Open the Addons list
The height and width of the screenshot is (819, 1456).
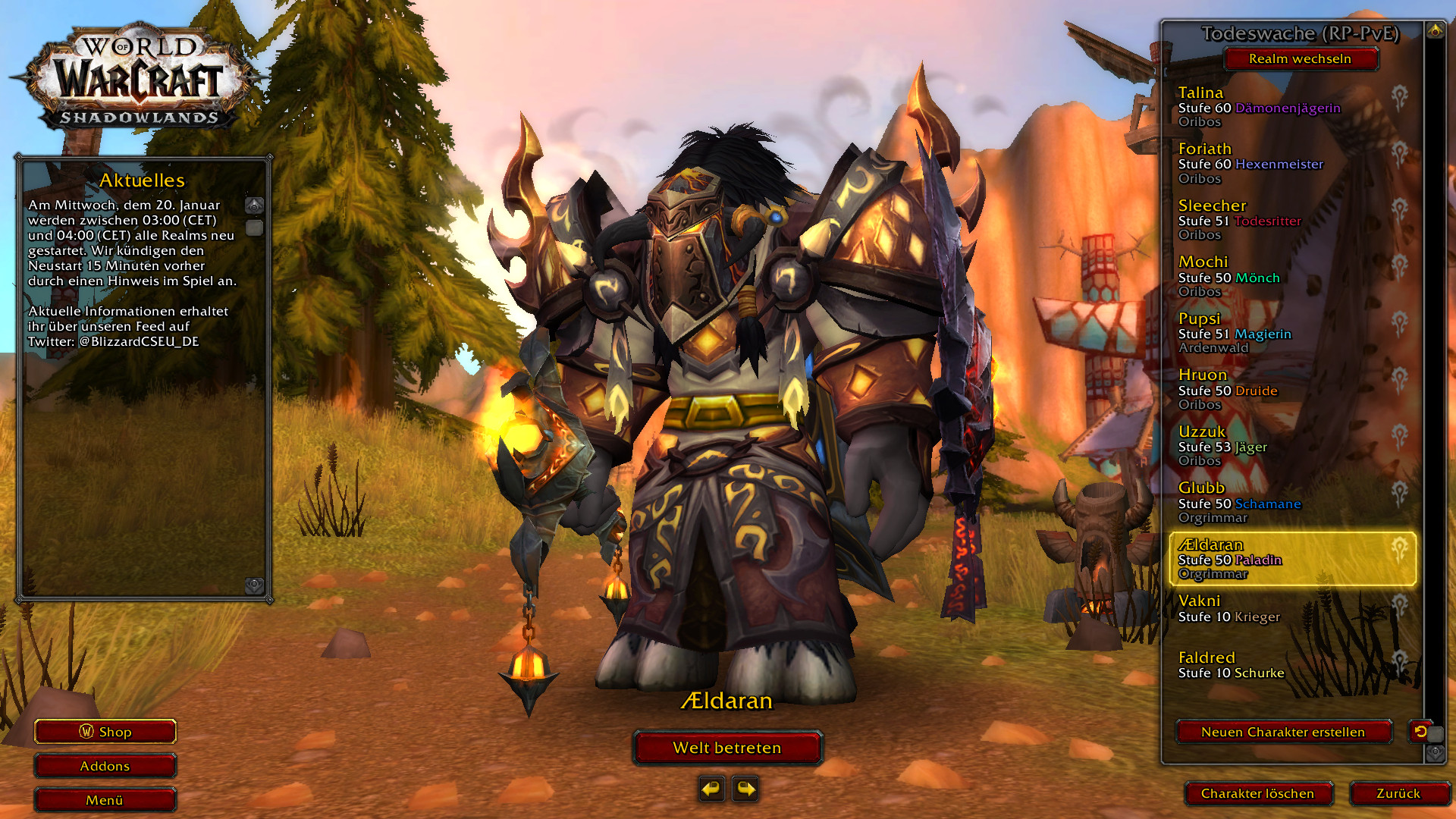point(105,766)
